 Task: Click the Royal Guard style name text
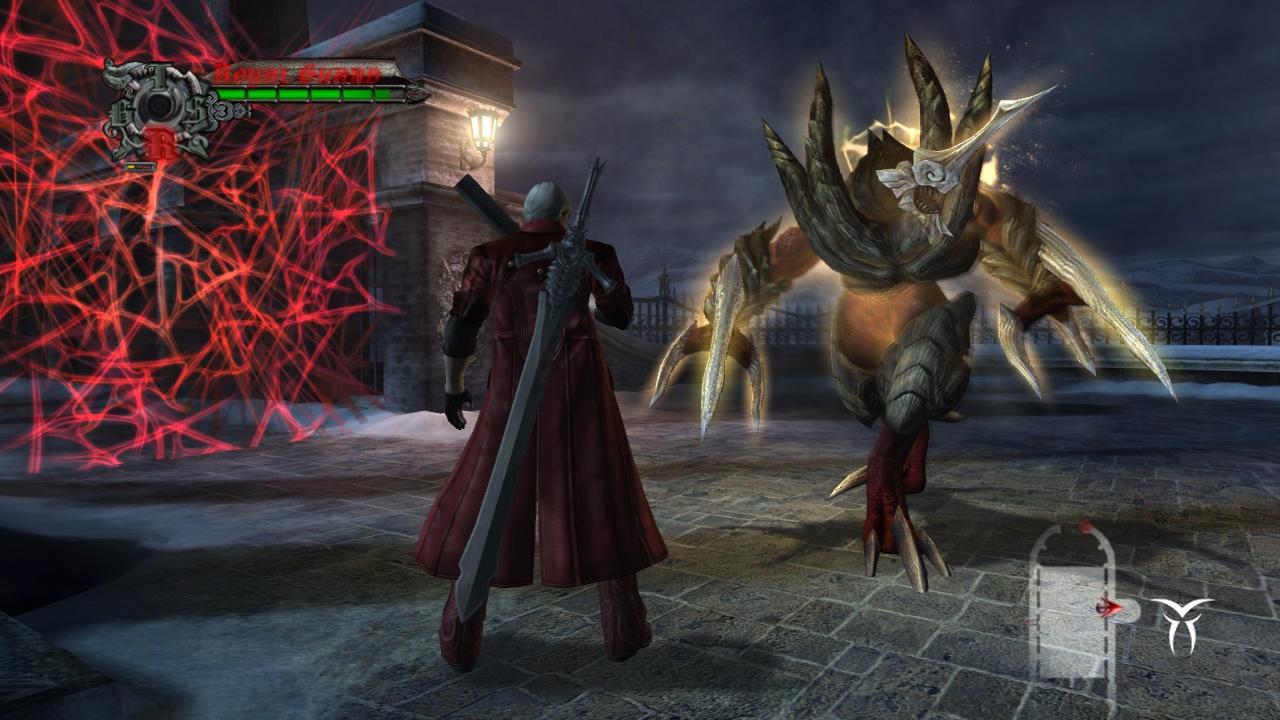(298, 72)
